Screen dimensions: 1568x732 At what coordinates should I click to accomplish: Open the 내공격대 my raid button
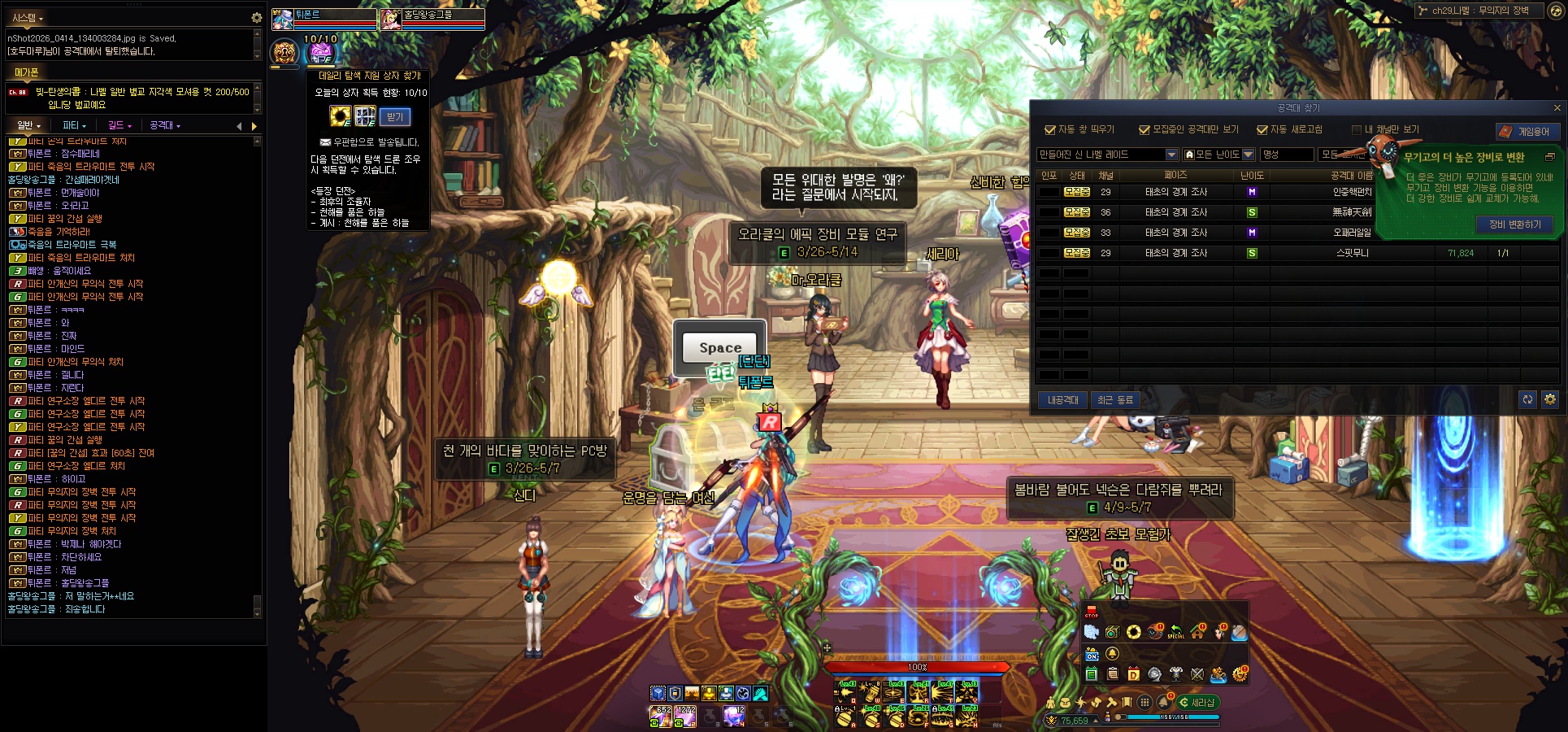pos(1062,400)
